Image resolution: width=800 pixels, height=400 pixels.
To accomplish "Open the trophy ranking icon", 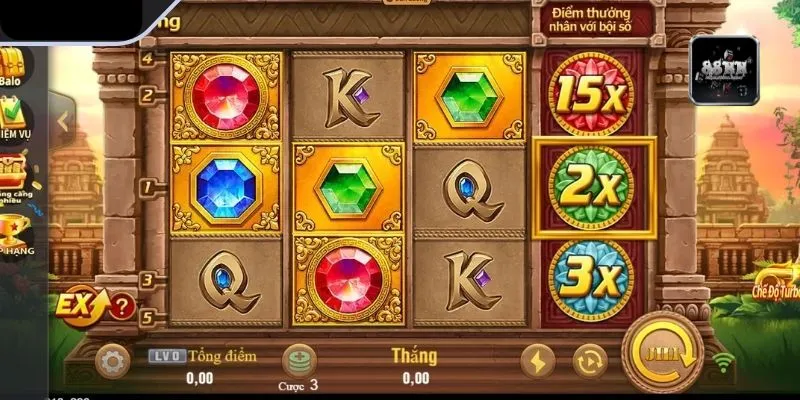I will click(x=14, y=232).
